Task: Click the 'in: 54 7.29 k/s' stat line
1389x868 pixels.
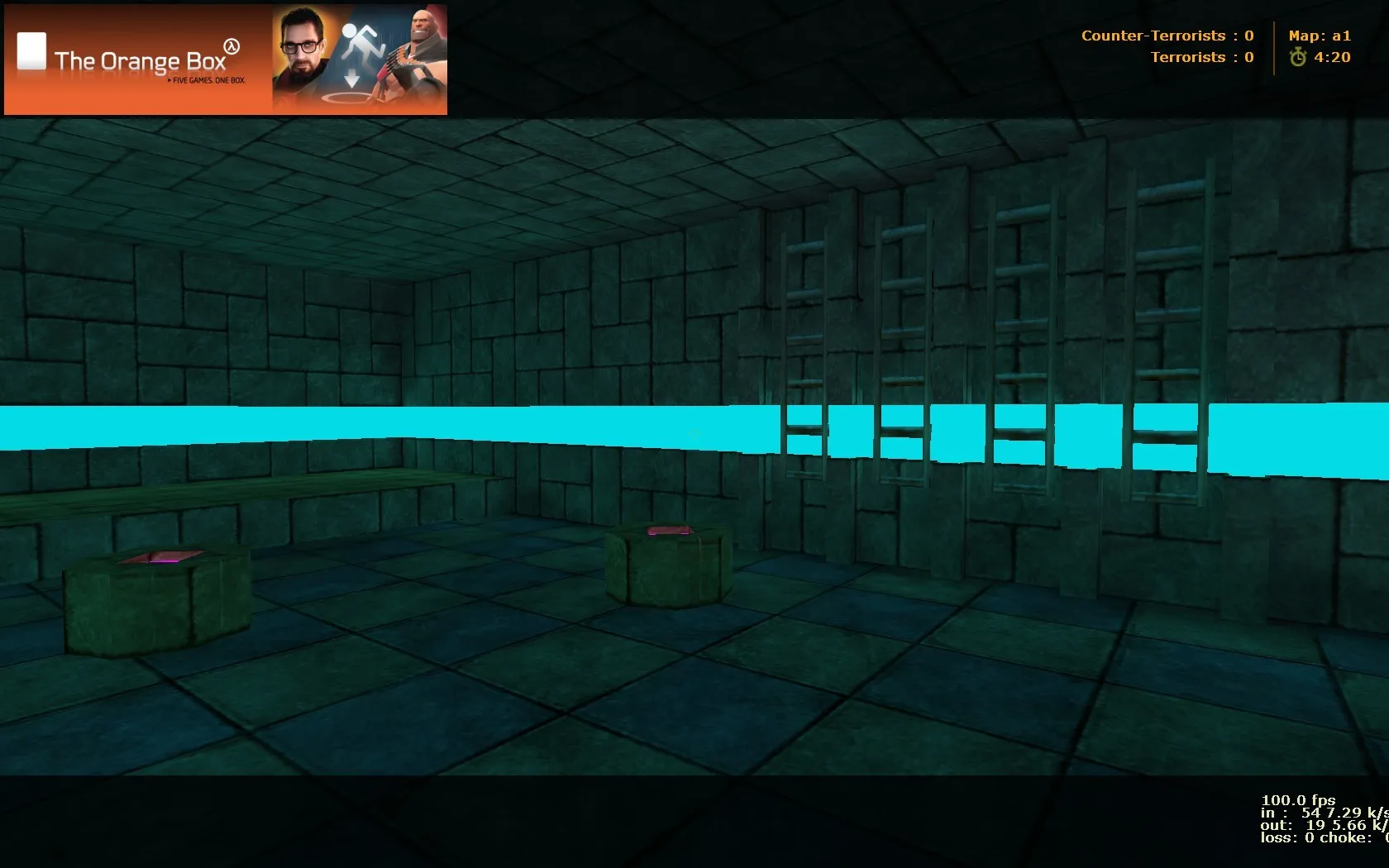Action: coord(1320,813)
